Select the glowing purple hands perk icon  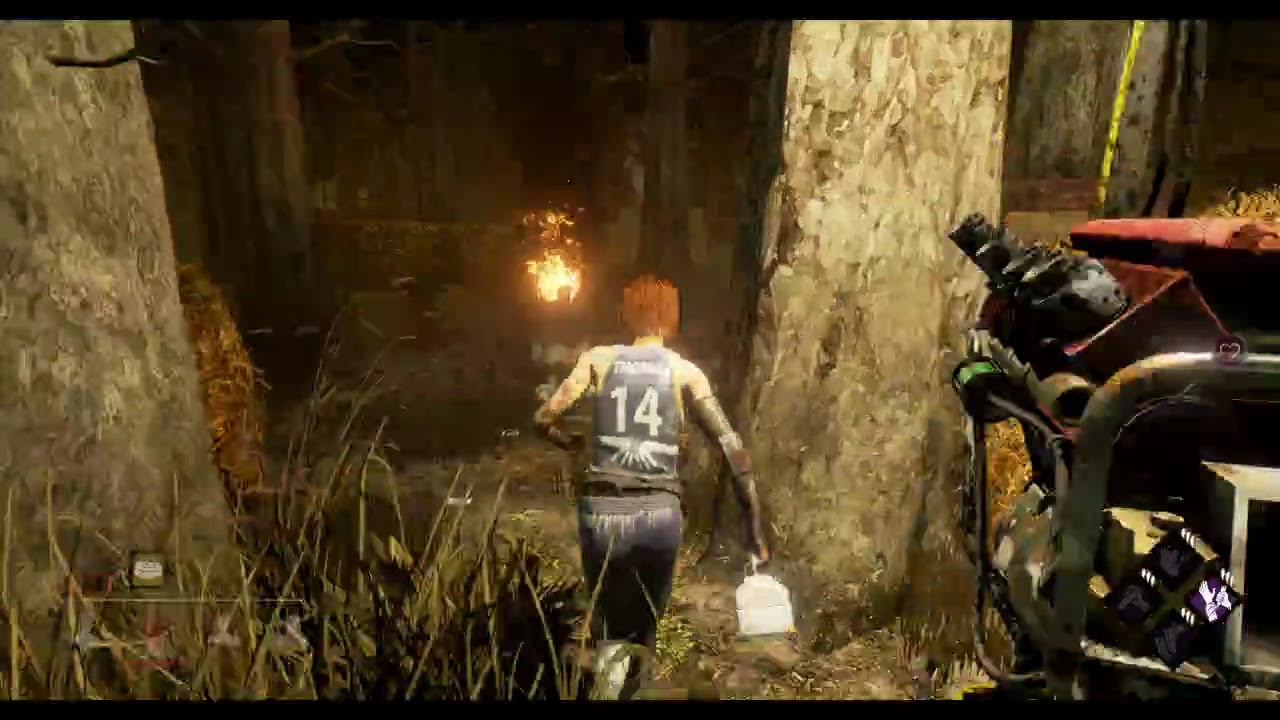tap(1212, 603)
